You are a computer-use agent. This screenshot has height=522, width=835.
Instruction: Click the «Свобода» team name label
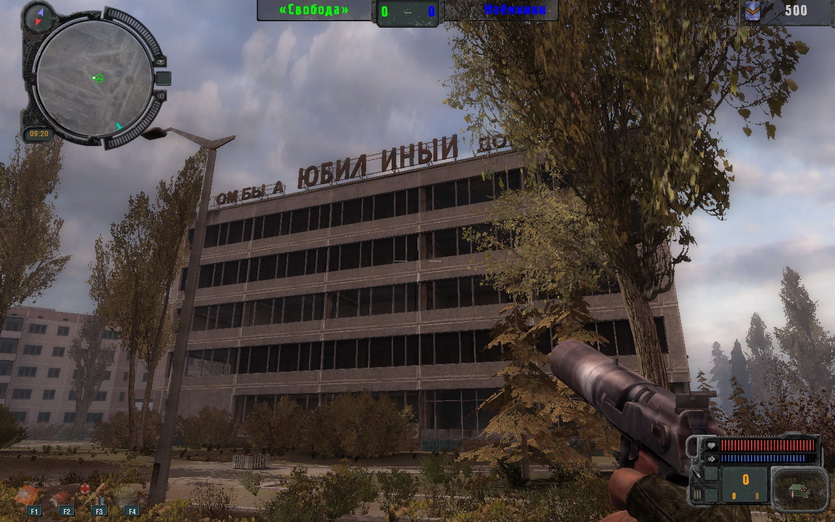[x=314, y=10]
